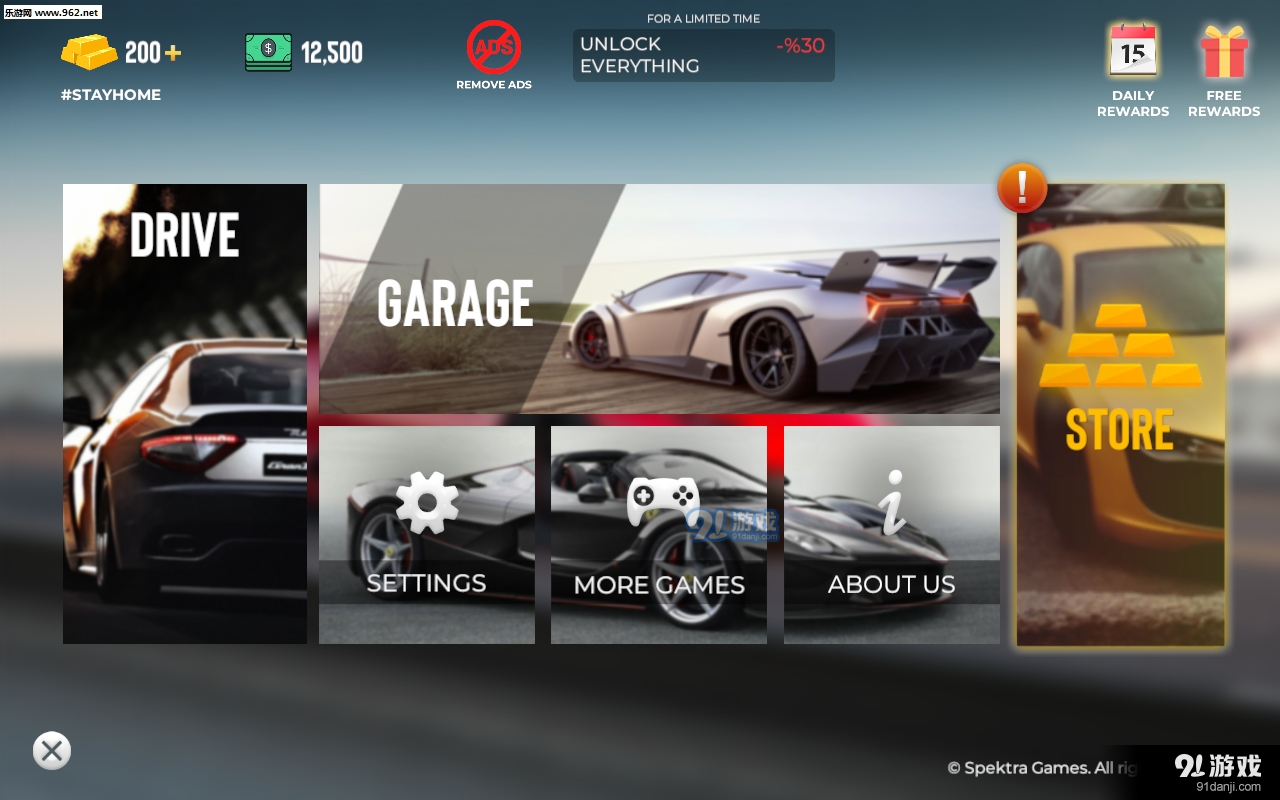Enter the Garage
Image resolution: width=1280 pixels, height=800 pixels.
658,298
